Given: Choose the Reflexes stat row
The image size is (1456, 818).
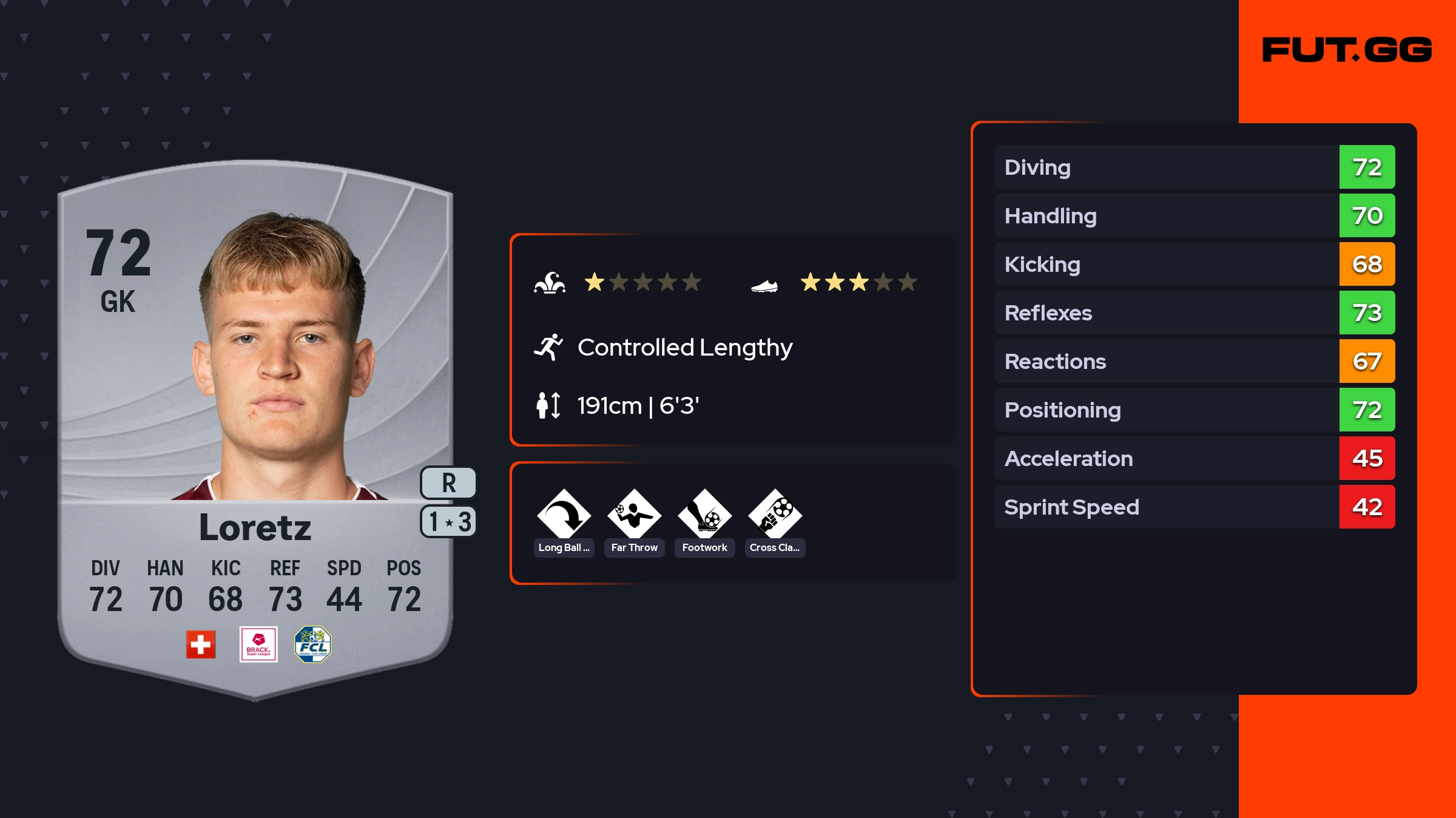Looking at the screenshot, I should pos(1194,313).
